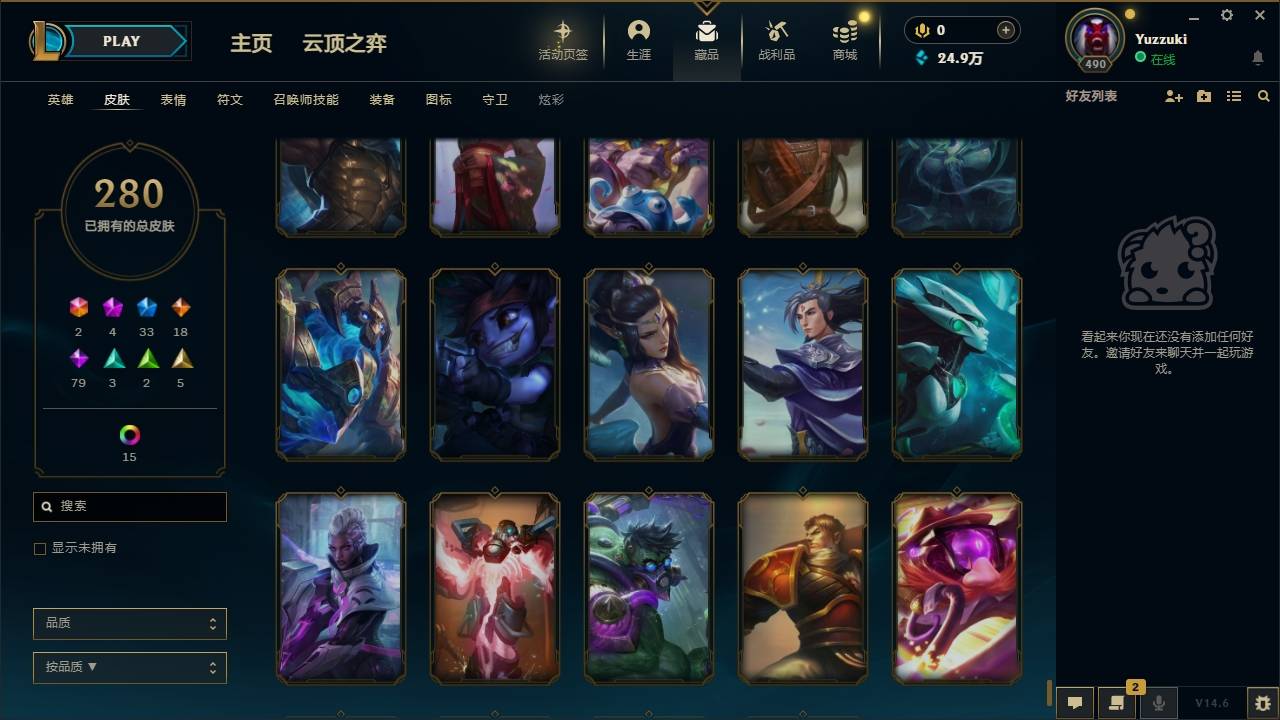This screenshot has height=720, width=1280.
Task: Open the 品质 quality filter dropdown
Action: coord(129,623)
